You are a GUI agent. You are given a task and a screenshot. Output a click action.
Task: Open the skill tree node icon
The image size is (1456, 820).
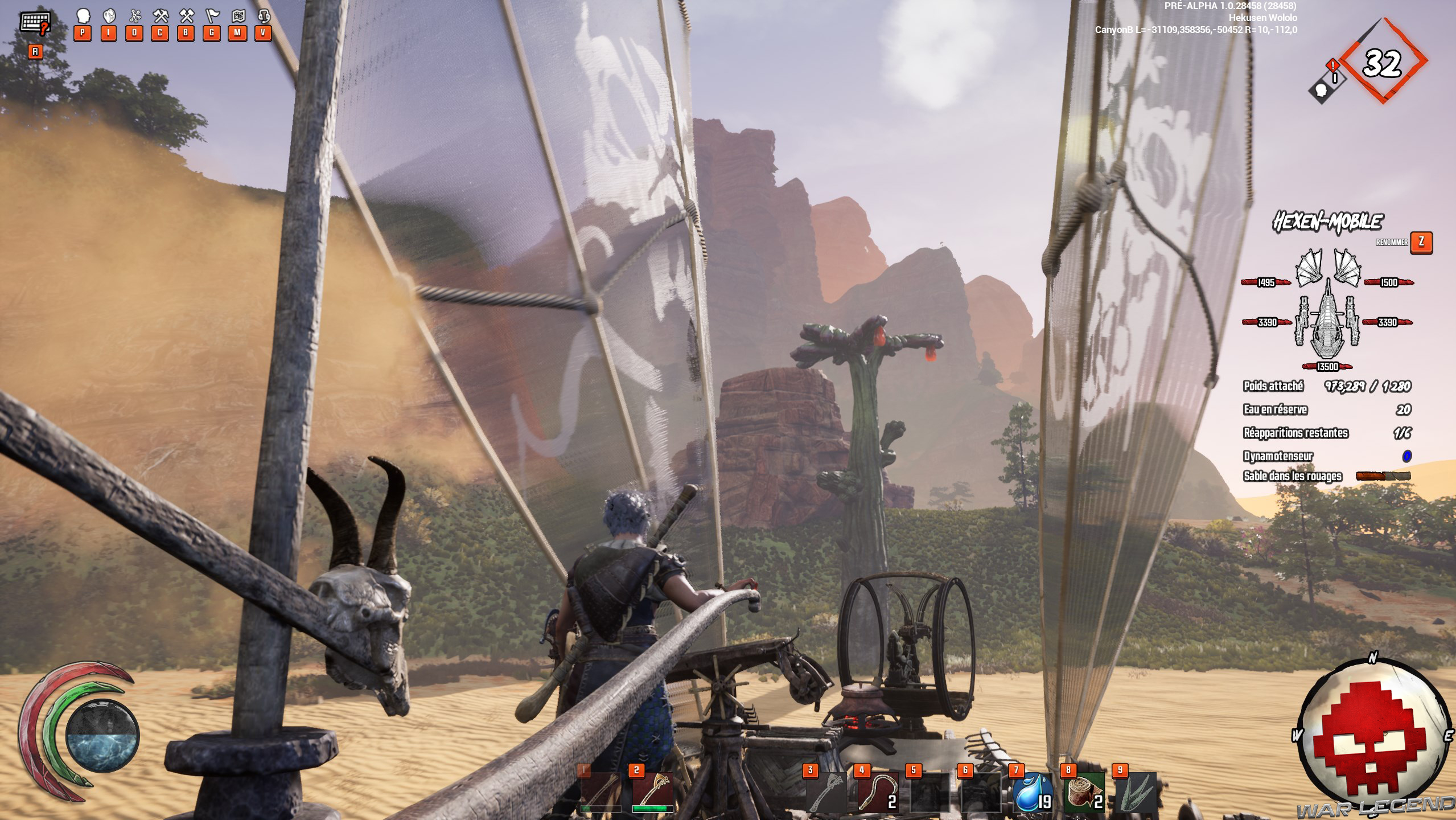coord(135,16)
